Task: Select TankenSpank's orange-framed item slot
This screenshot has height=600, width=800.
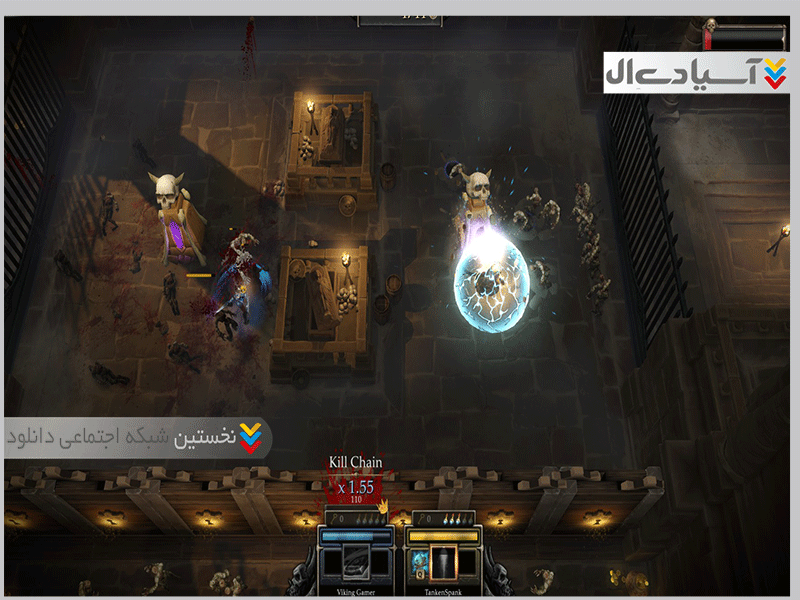Action: click(443, 564)
